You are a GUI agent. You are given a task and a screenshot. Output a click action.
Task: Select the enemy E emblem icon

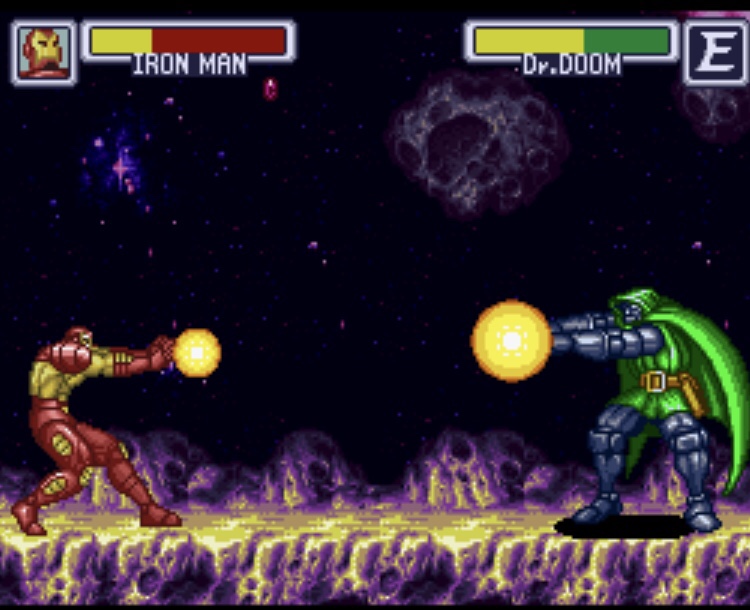pos(715,52)
